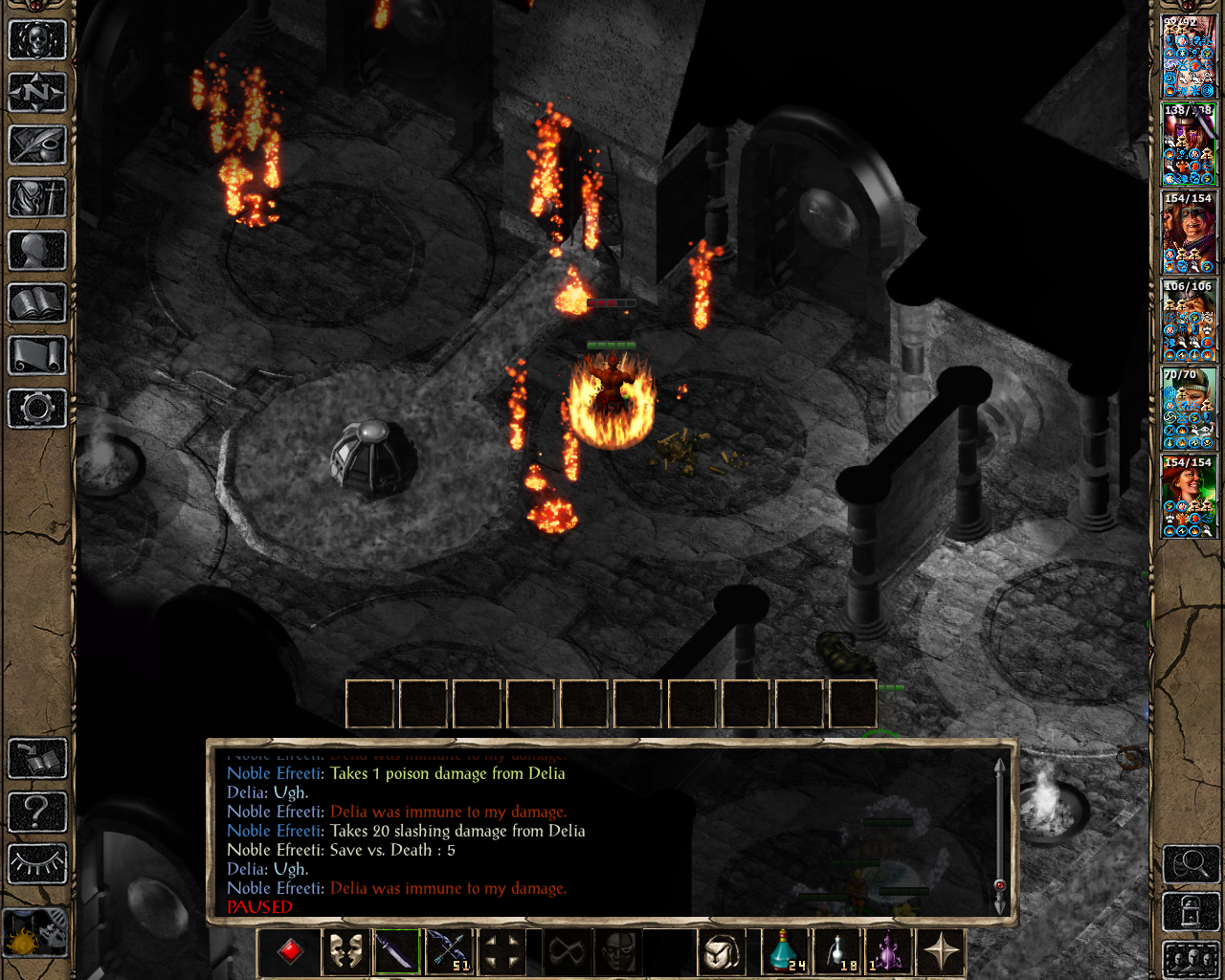The image size is (1225, 980).
Task: Select the dagger weapon slot
Action: (x=396, y=951)
